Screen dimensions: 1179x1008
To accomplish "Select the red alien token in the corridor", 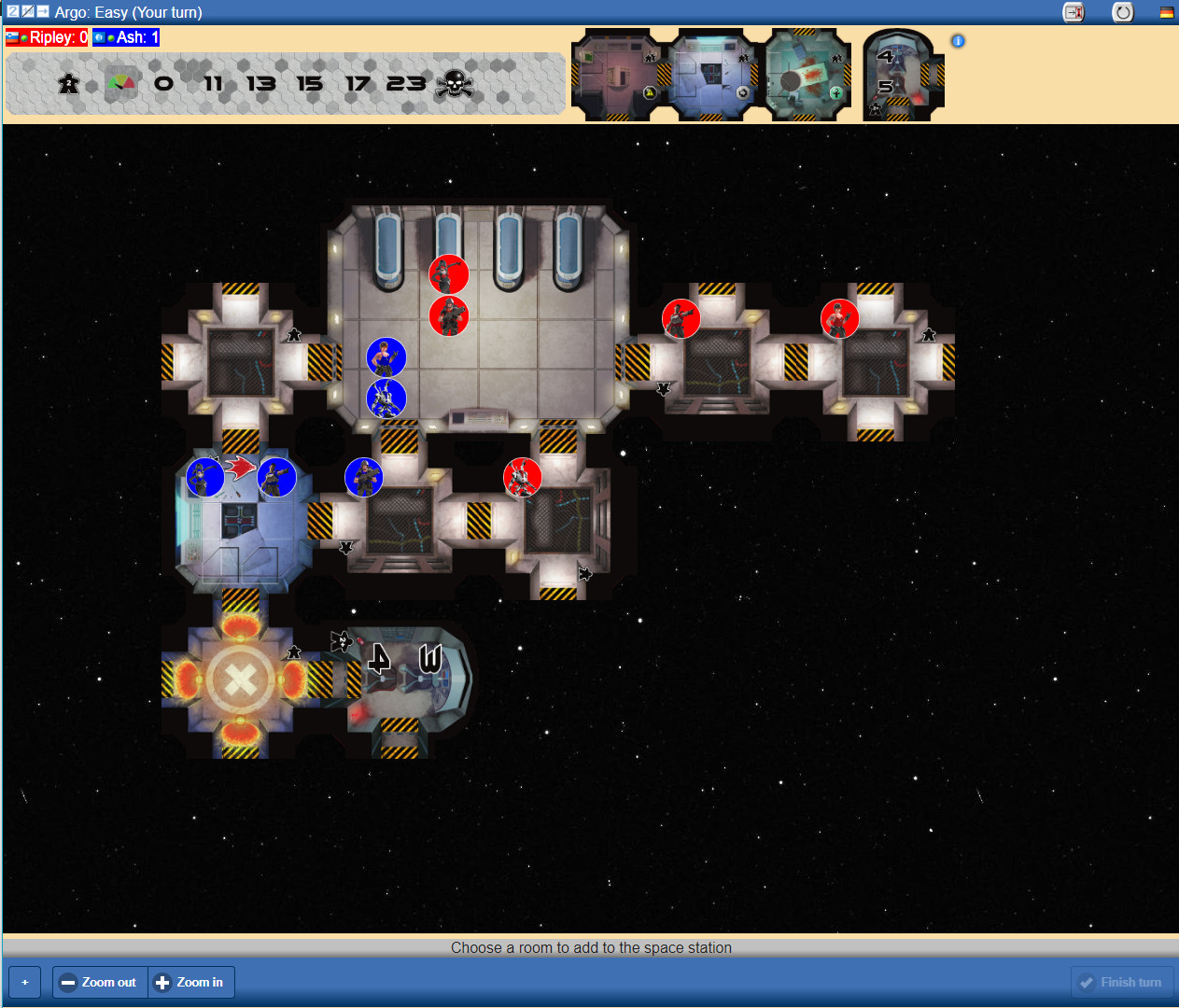I will point(523,478).
